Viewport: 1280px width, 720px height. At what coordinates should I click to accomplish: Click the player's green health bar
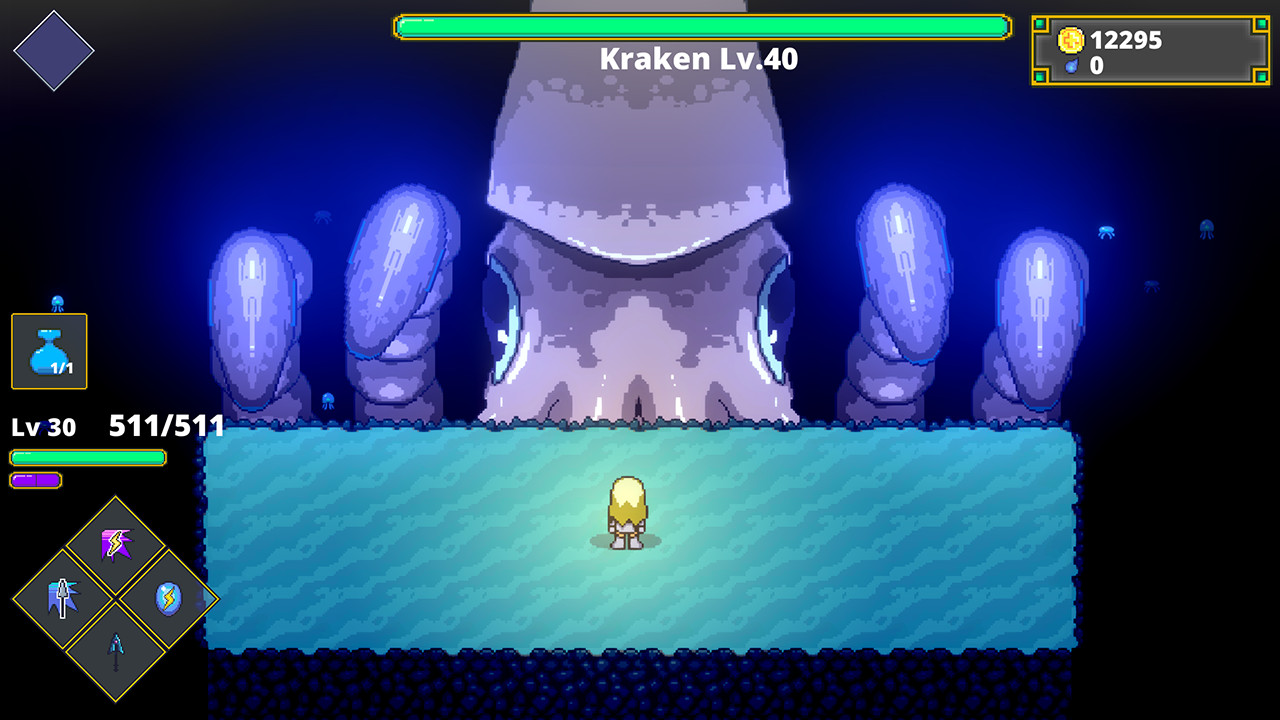88,459
